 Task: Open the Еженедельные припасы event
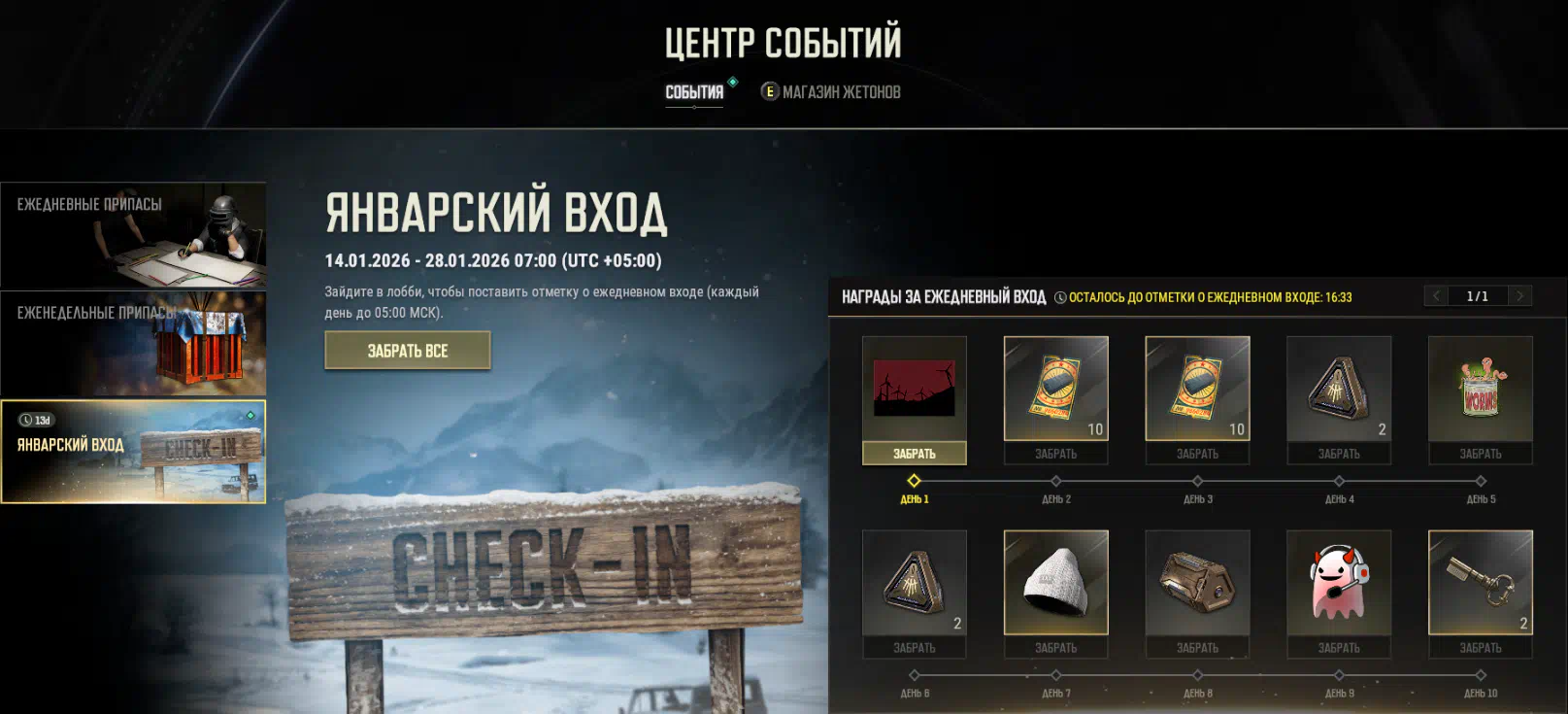(133, 344)
